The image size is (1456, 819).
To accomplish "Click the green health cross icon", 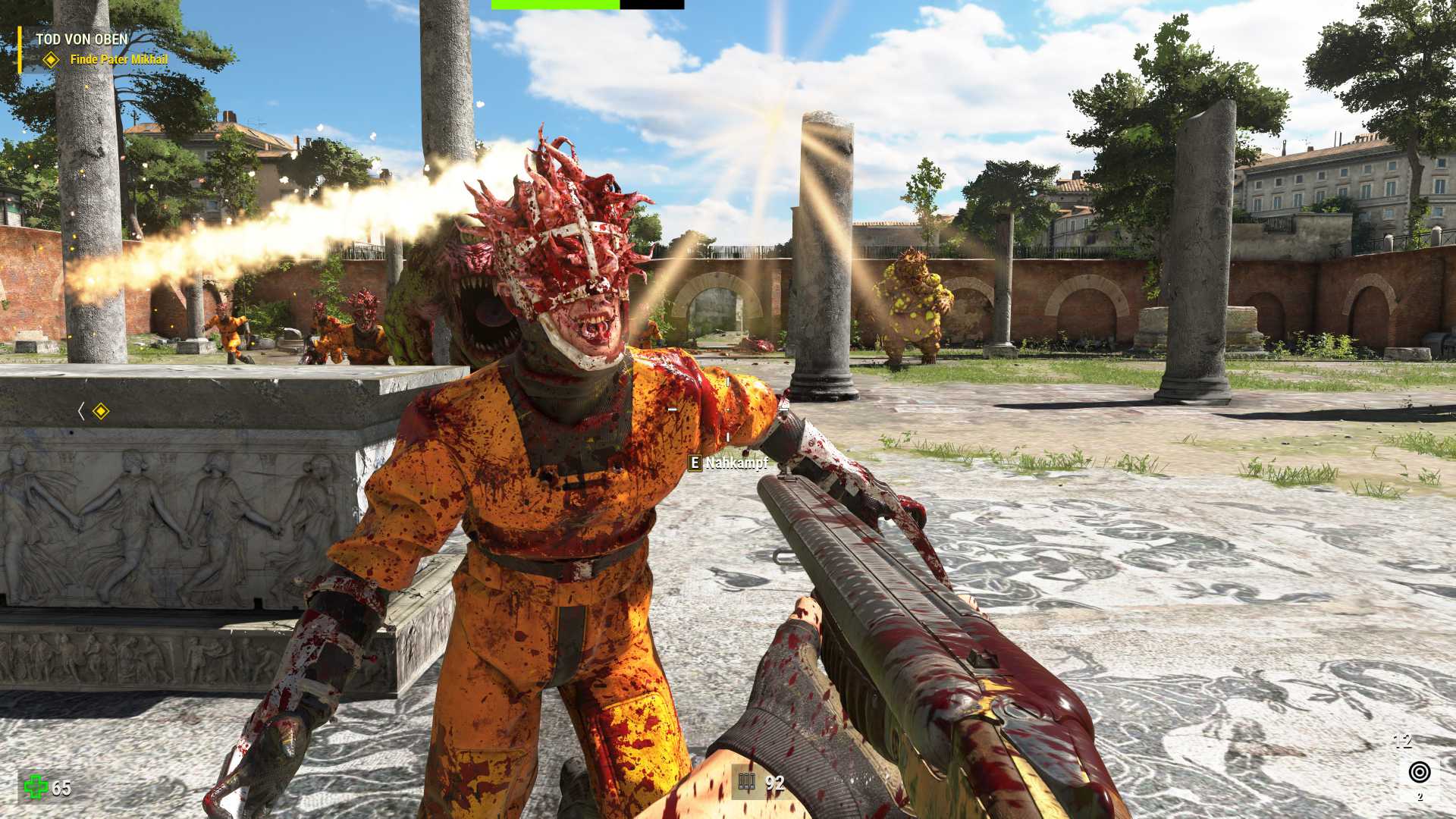I will click(x=35, y=786).
